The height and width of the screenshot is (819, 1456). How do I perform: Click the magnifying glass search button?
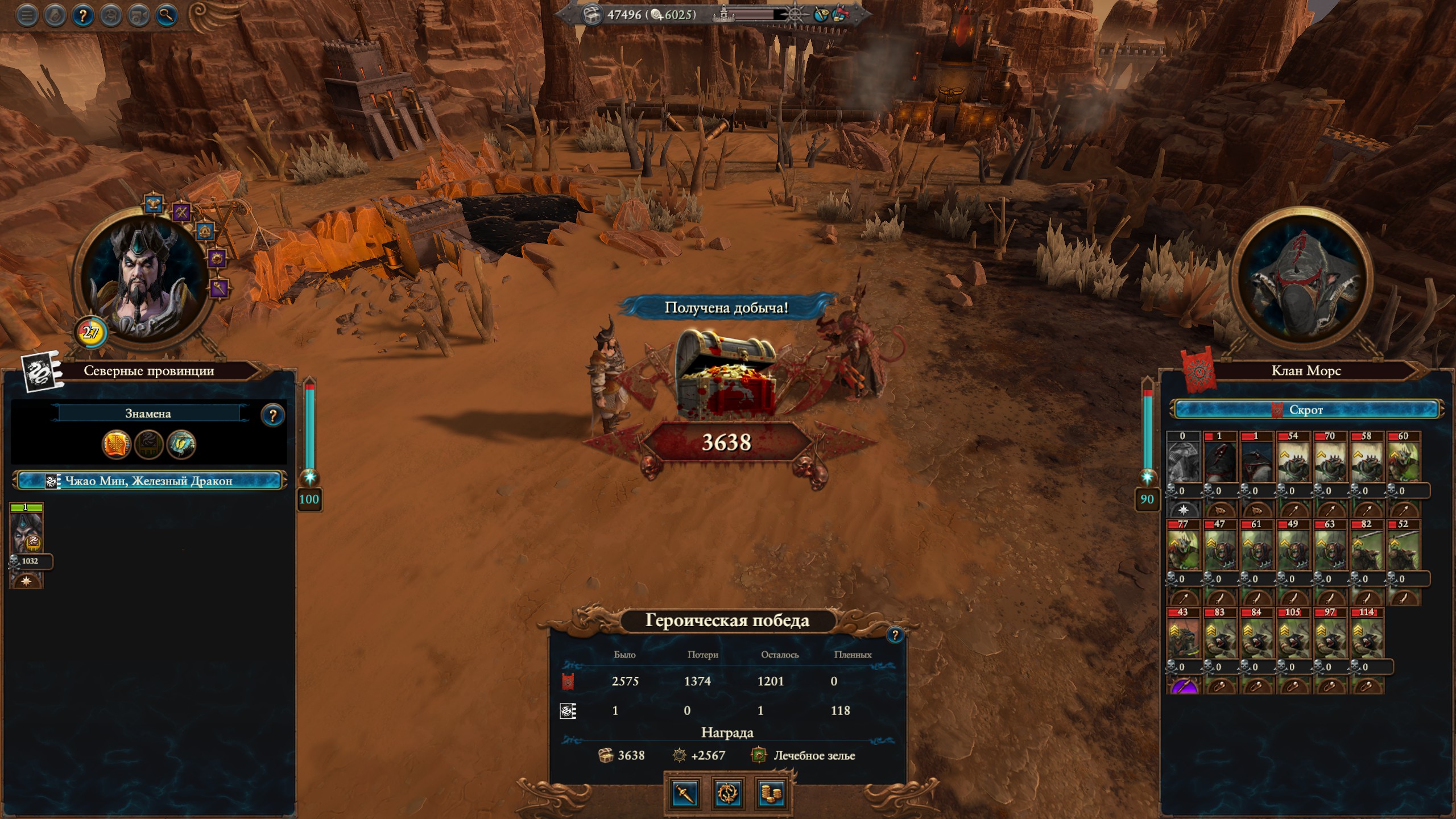tap(166, 16)
